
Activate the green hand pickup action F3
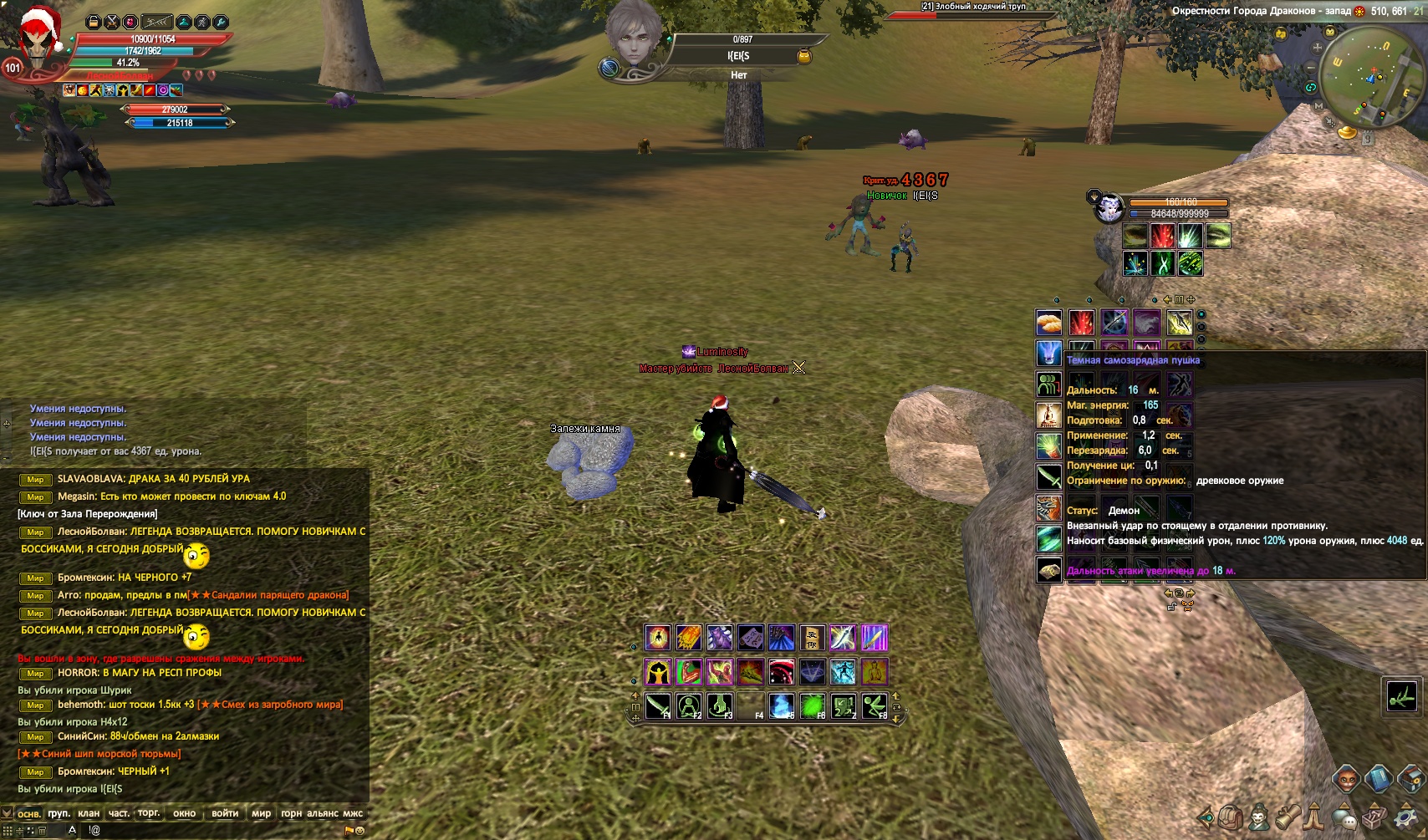720,706
